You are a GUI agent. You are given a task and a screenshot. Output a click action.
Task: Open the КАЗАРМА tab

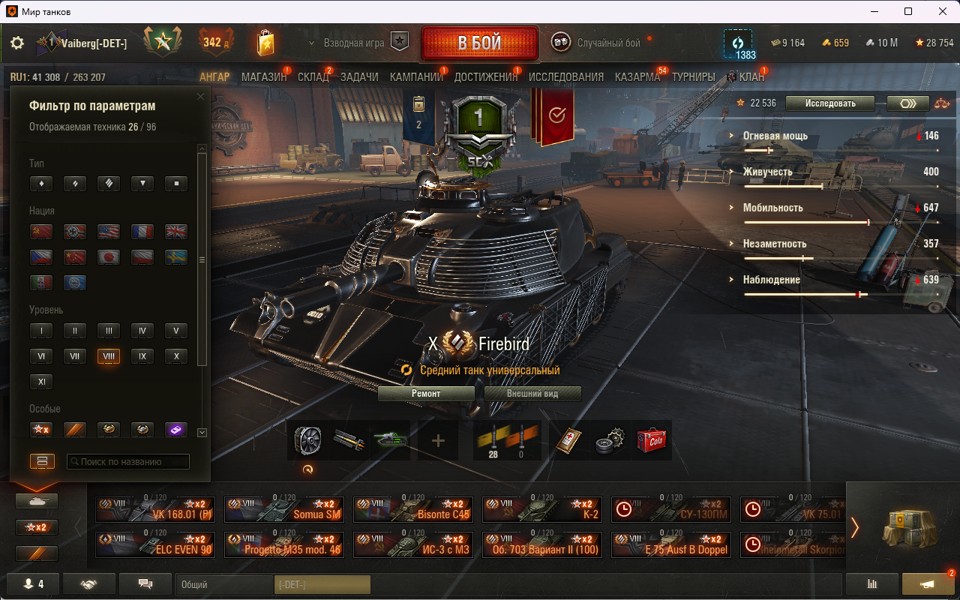pos(637,77)
